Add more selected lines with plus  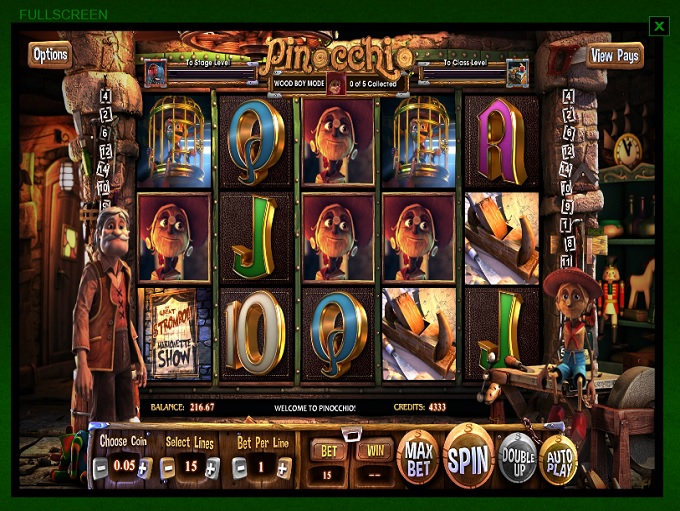pos(212,467)
